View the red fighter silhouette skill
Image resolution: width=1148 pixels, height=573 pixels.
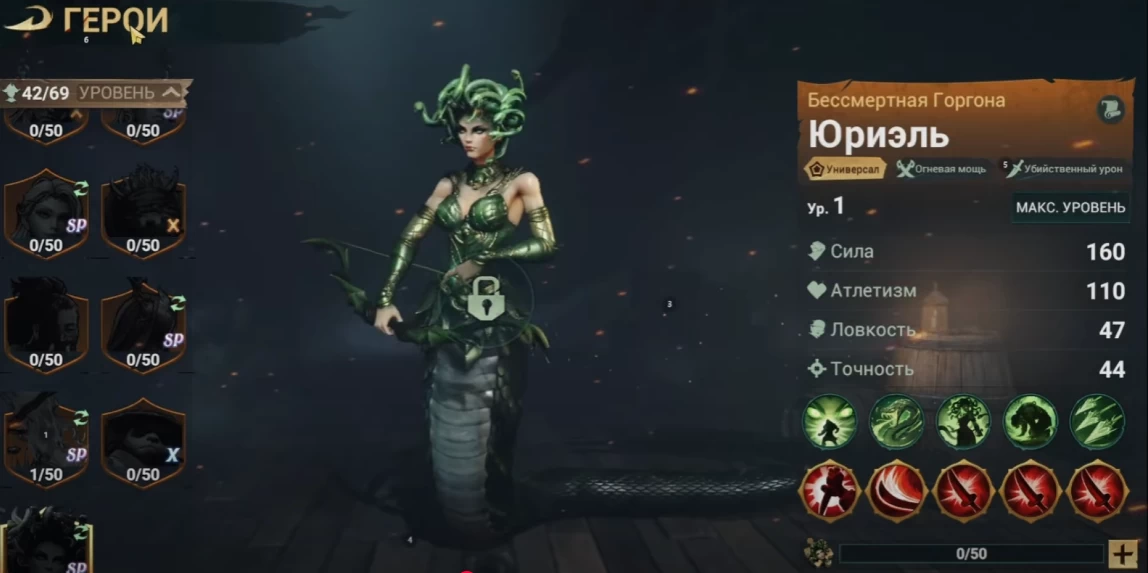point(830,491)
